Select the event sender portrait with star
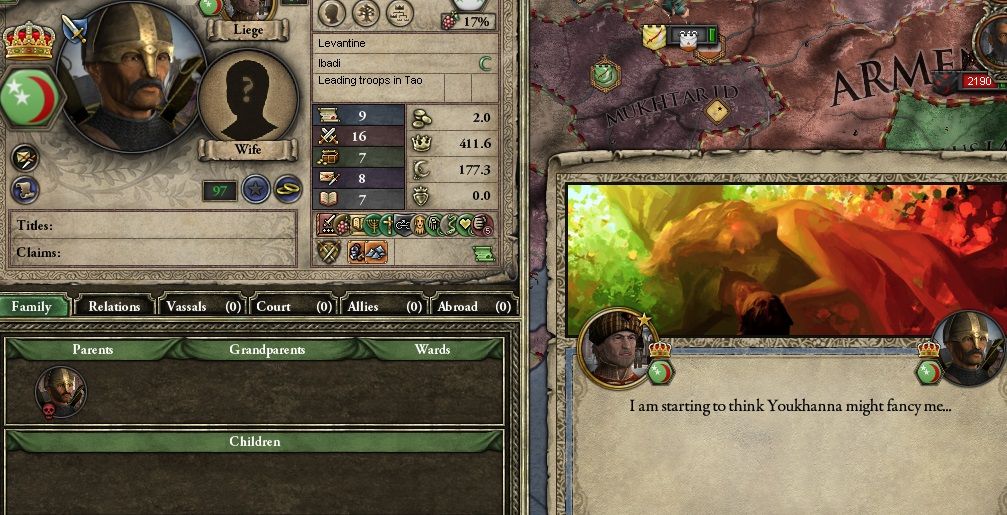 [x=617, y=347]
